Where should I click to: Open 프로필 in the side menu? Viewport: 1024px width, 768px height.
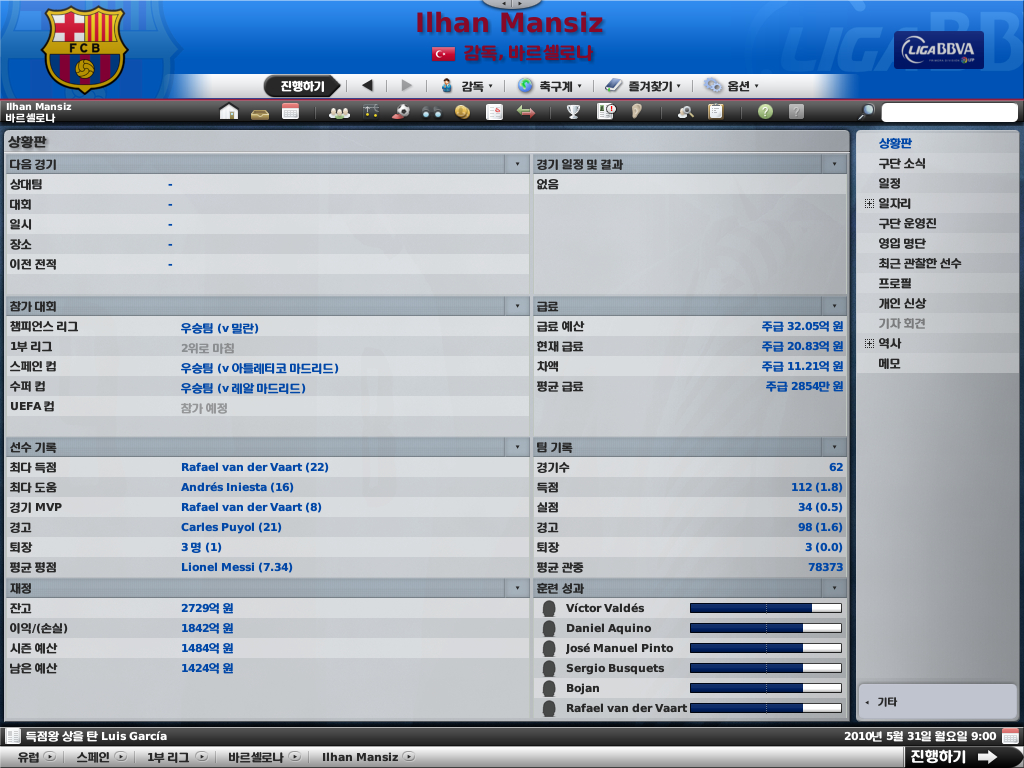[x=895, y=283]
